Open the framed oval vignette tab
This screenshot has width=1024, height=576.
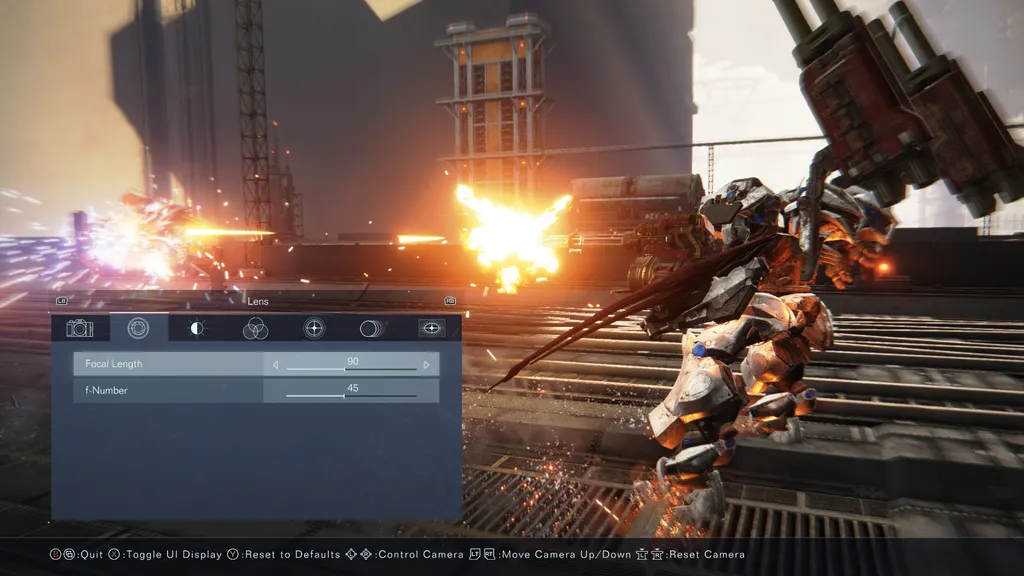[432, 328]
